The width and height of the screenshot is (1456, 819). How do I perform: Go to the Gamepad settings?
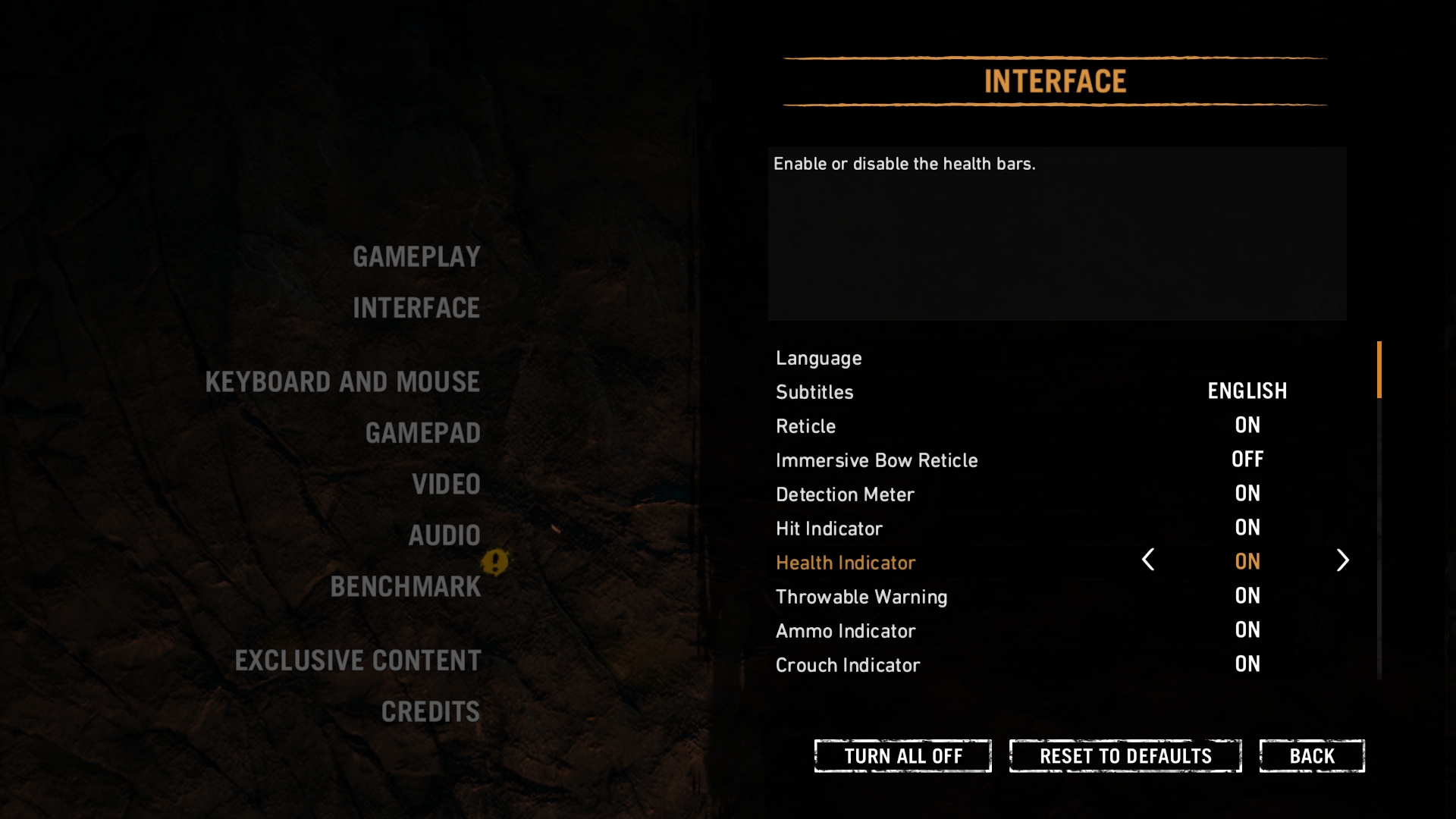click(x=423, y=433)
